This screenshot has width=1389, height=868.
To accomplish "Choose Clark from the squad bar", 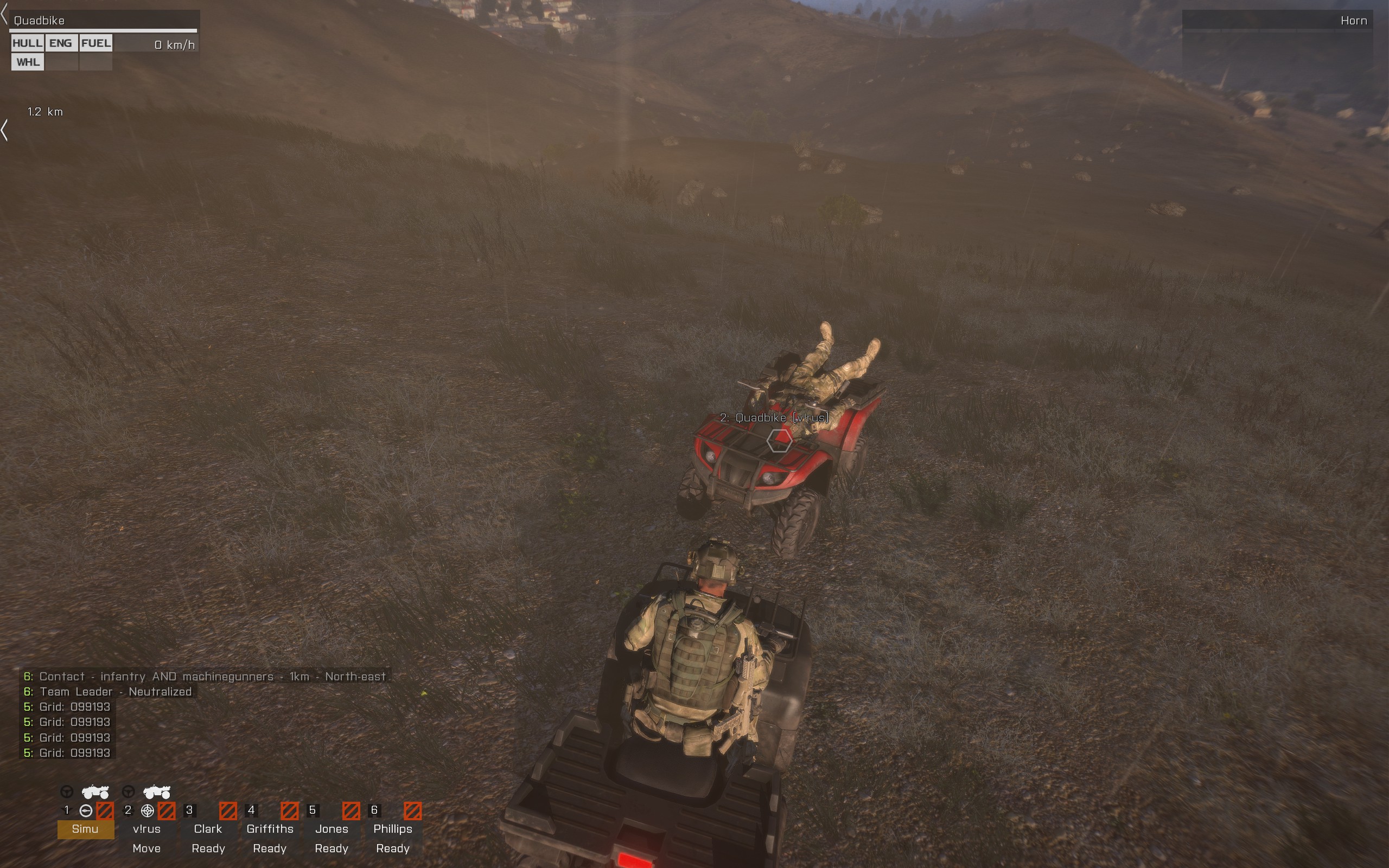I will (208, 829).
